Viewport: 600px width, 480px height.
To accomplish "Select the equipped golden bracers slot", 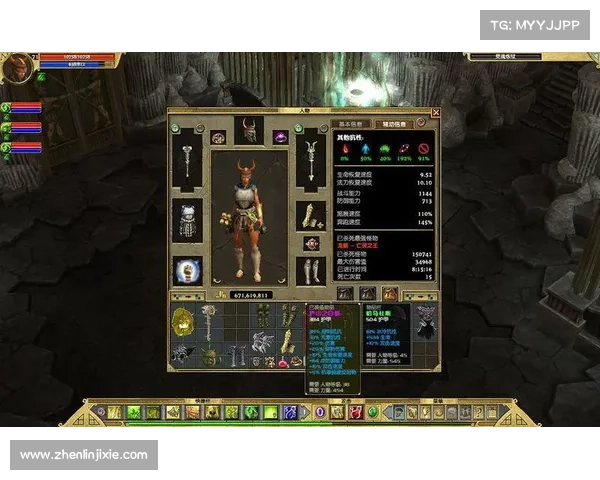I will click(311, 215).
